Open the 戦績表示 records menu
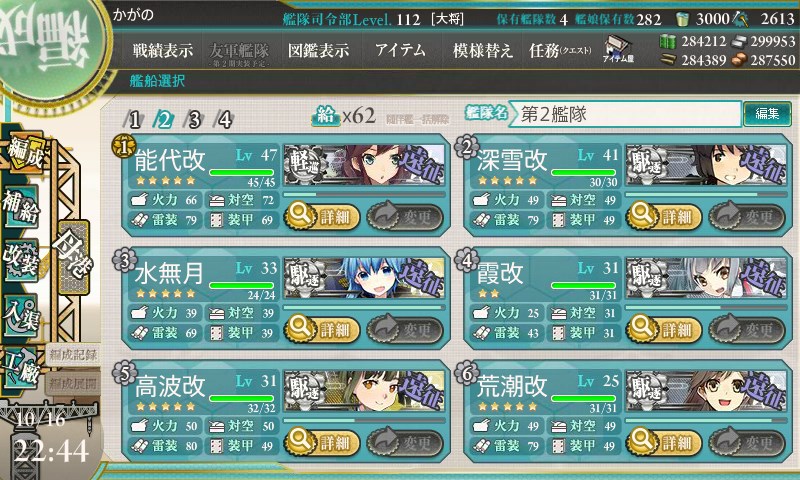 [163, 51]
